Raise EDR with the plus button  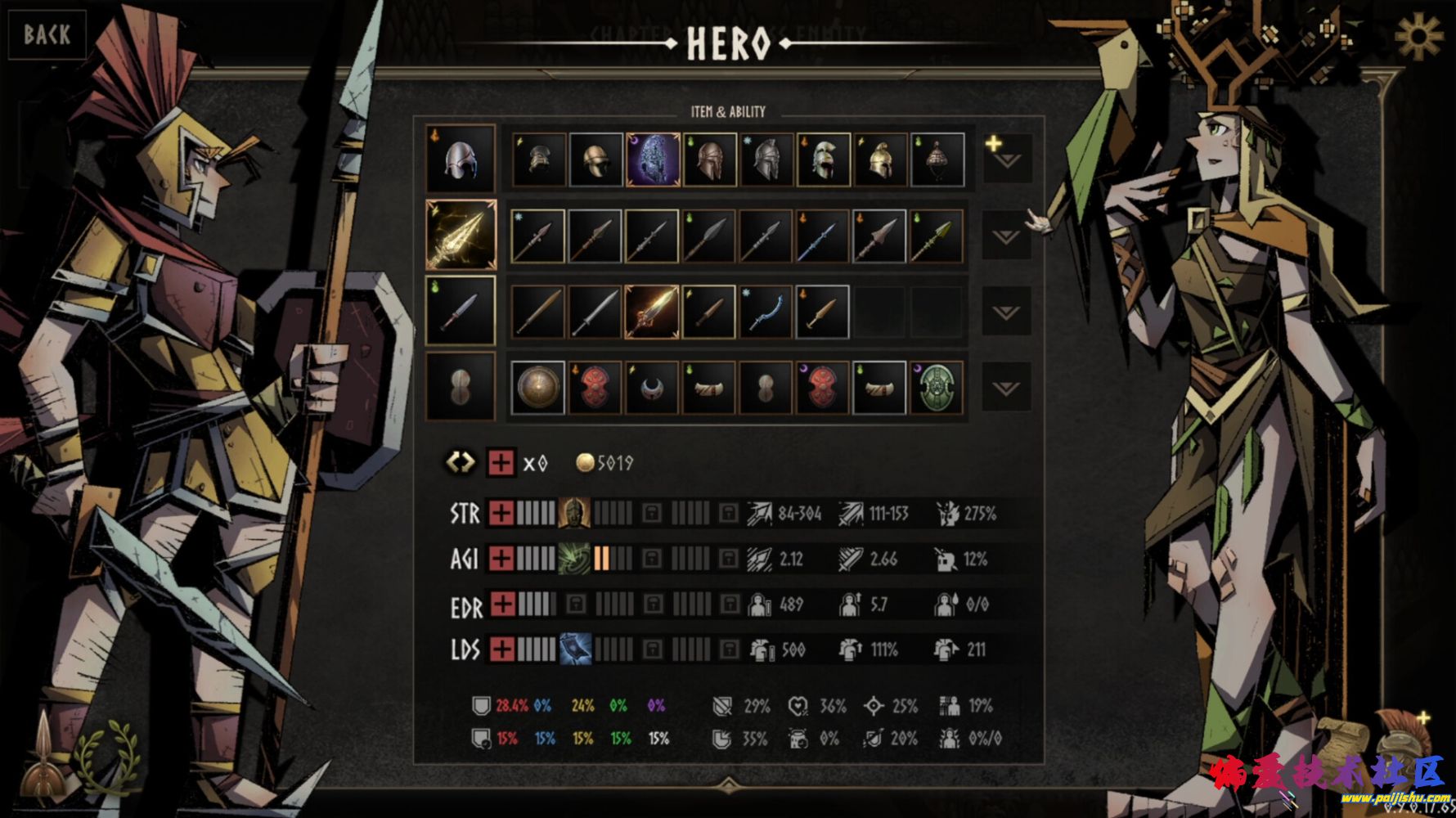(501, 605)
